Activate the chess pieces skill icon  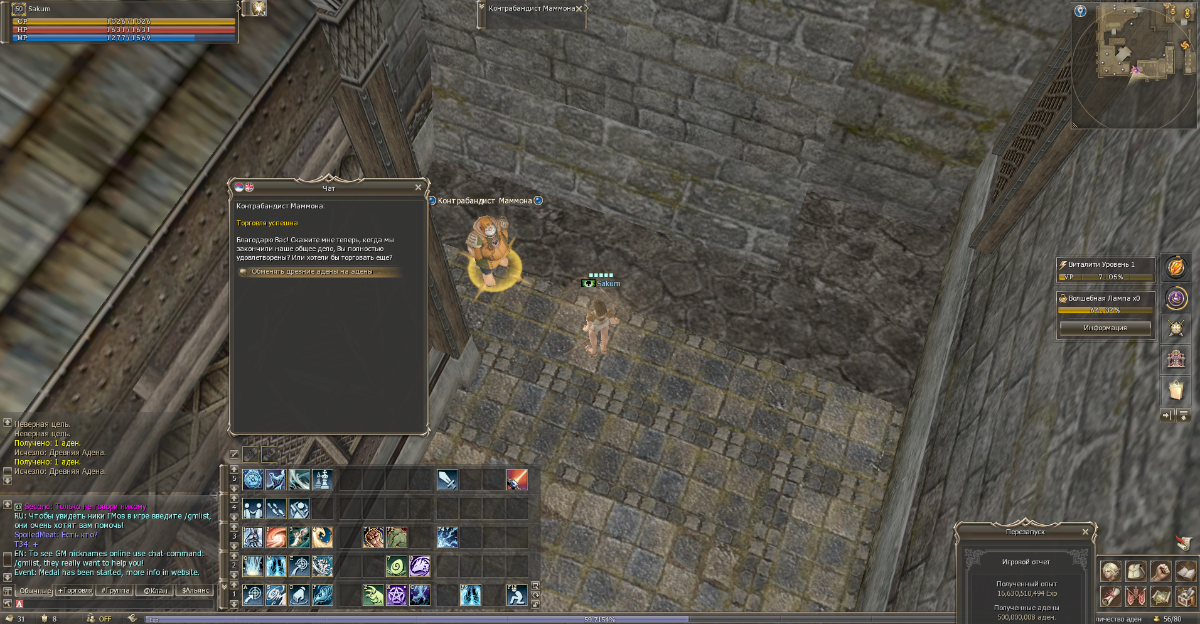pyautogui.click(x=322, y=480)
